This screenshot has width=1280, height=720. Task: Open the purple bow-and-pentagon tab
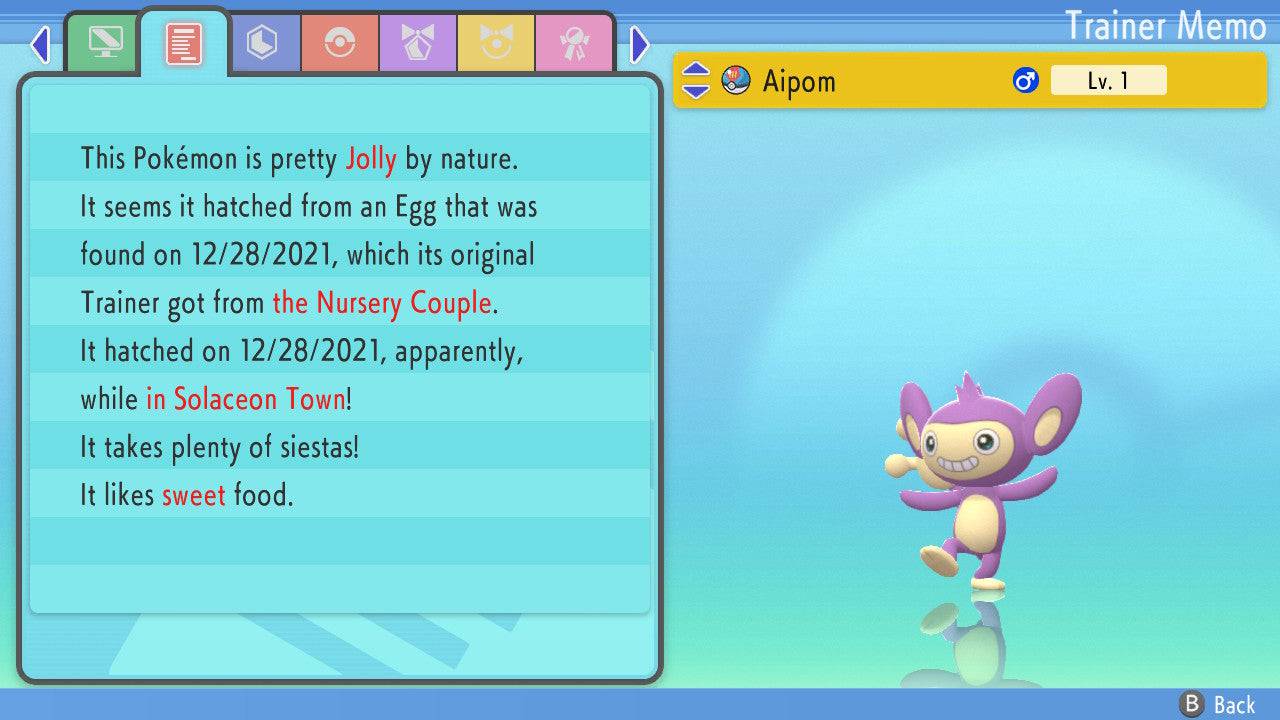pos(418,44)
